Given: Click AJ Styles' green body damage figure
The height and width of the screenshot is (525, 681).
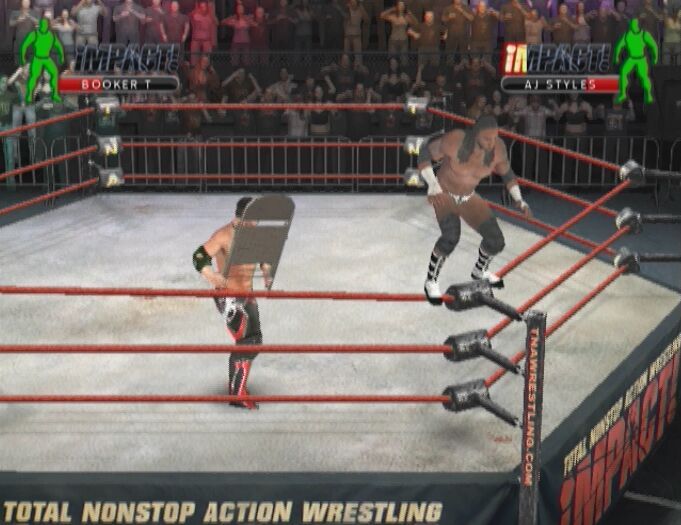Looking at the screenshot, I should click(x=635, y=58).
